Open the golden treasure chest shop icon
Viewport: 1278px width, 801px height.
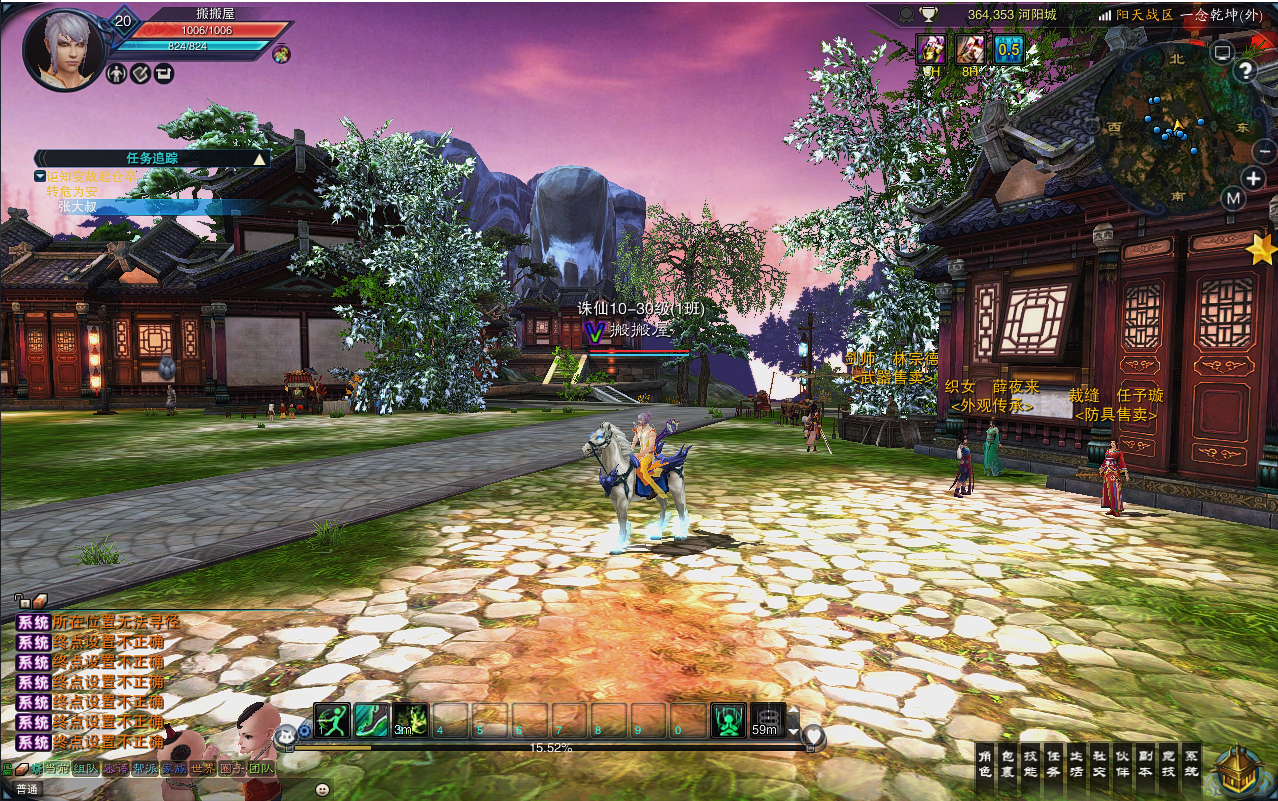1238,771
